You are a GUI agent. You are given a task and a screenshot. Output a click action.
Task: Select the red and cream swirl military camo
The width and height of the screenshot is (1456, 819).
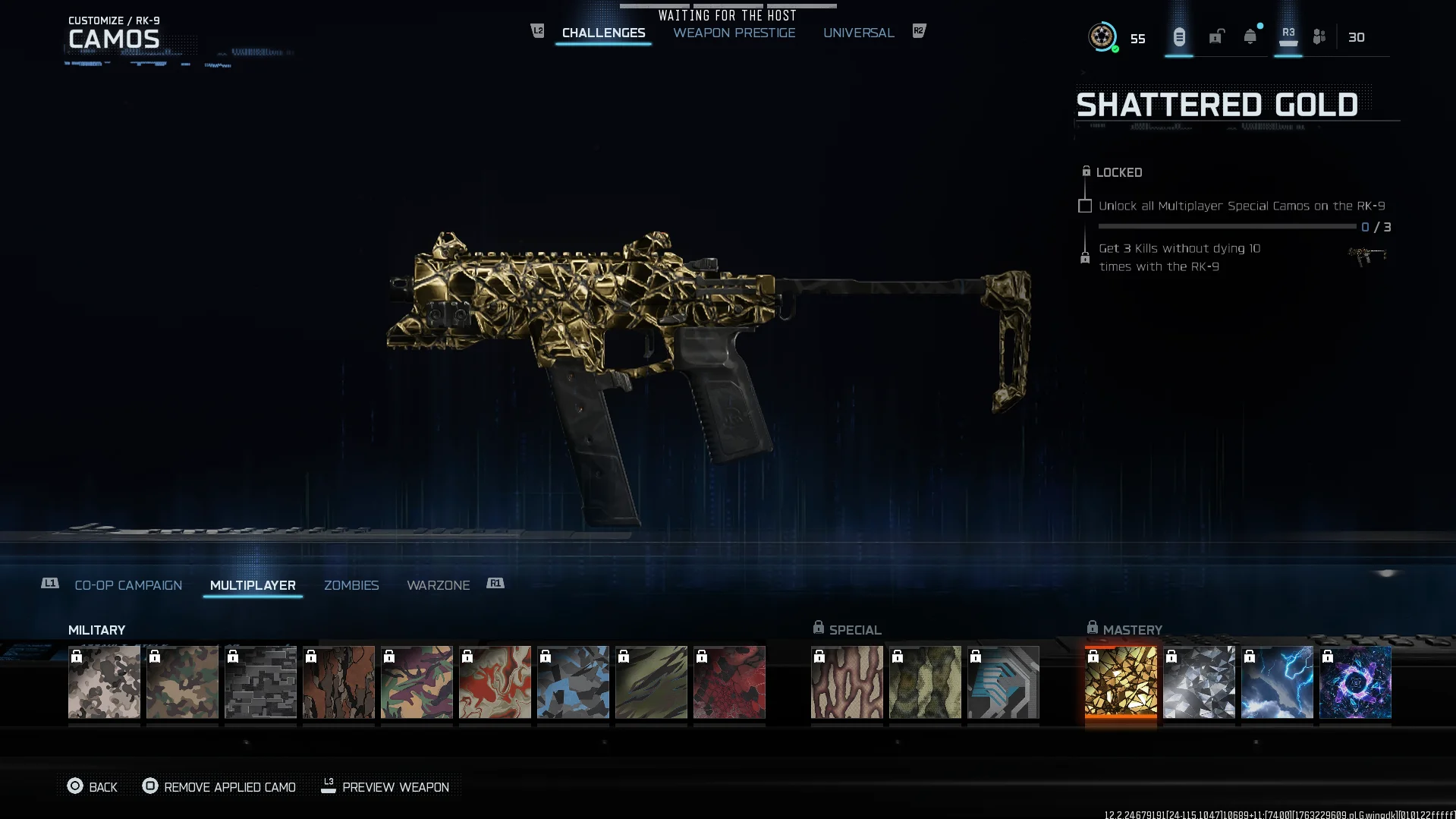tap(495, 682)
